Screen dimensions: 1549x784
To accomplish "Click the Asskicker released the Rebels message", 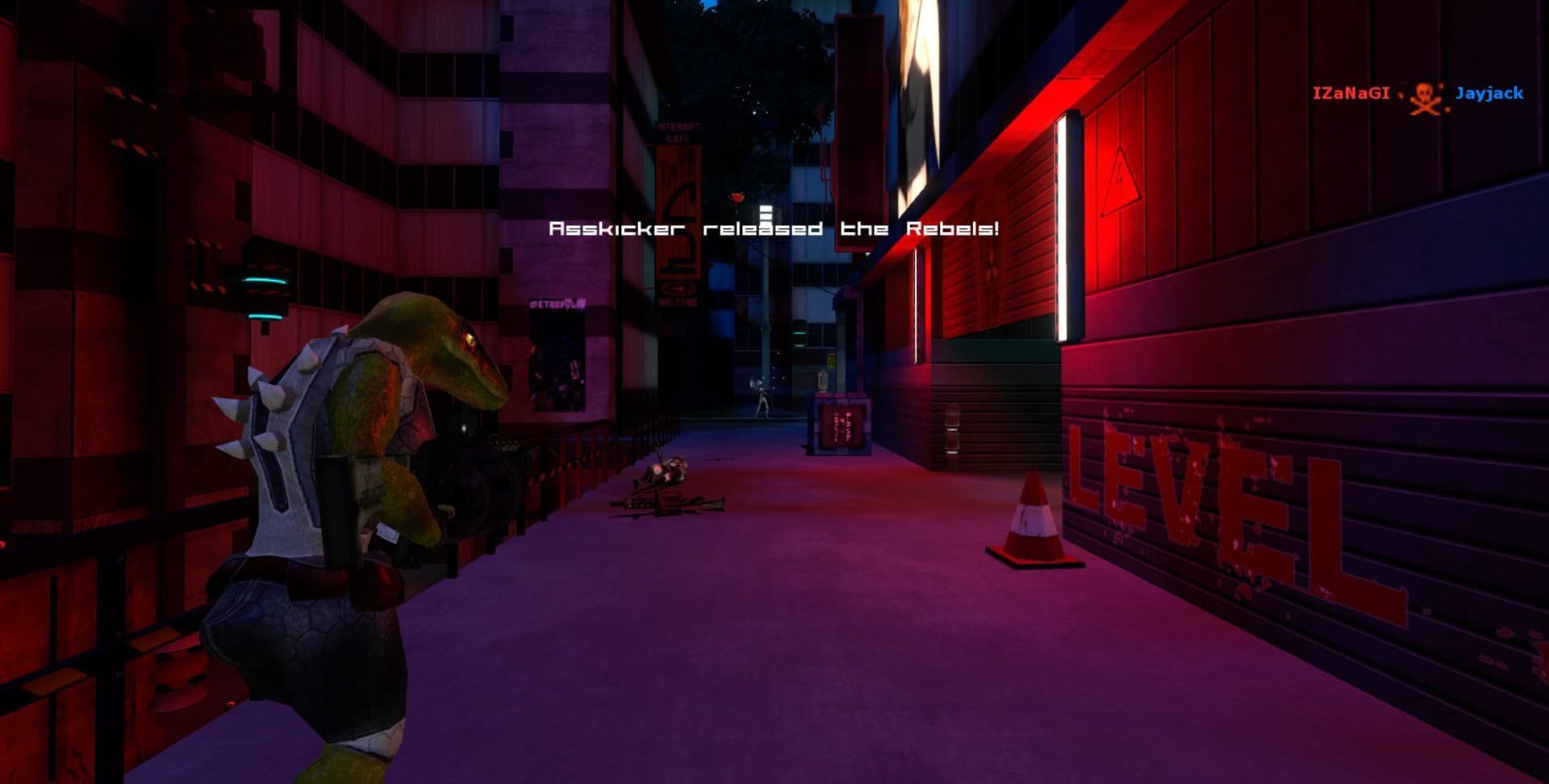I will point(773,229).
